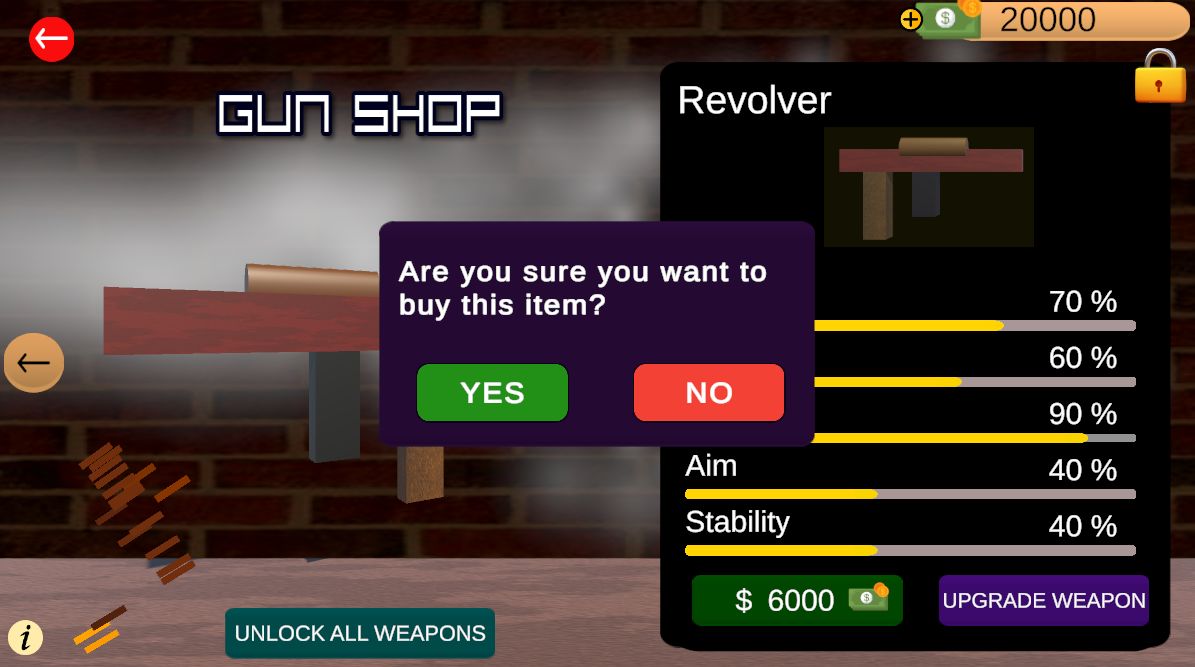Viewport: 1195px width, 667px height.
Task: Show the previous weapon with the tan arrow
Action: (34, 362)
